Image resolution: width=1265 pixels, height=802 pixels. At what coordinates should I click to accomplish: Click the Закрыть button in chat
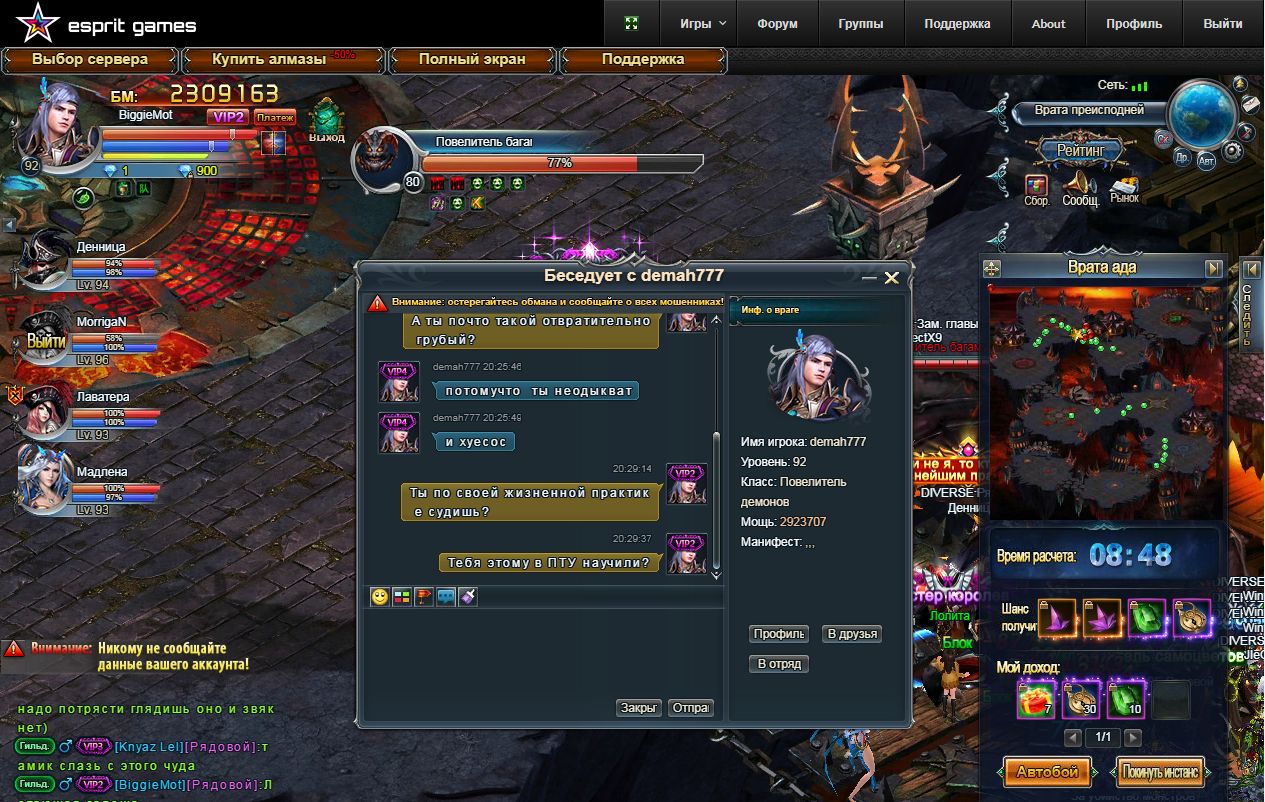click(639, 708)
